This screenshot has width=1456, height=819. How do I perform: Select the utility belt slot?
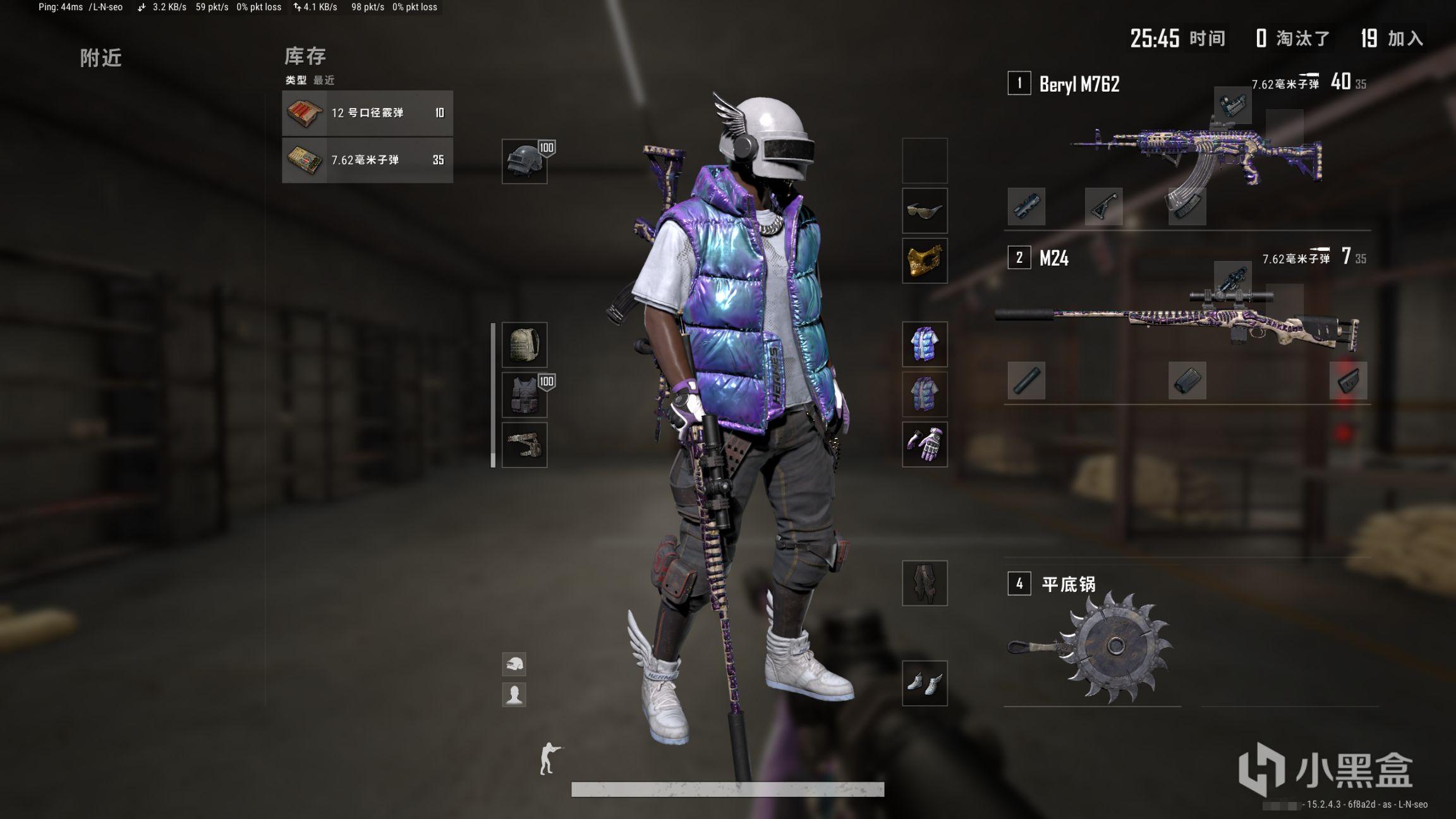click(x=525, y=445)
